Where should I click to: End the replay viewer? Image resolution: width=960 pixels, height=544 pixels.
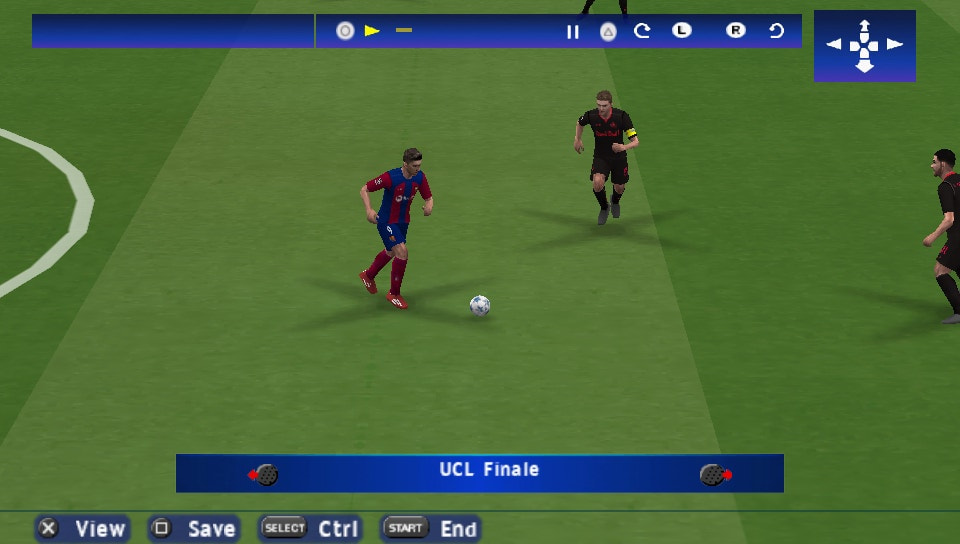coord(431,528)
